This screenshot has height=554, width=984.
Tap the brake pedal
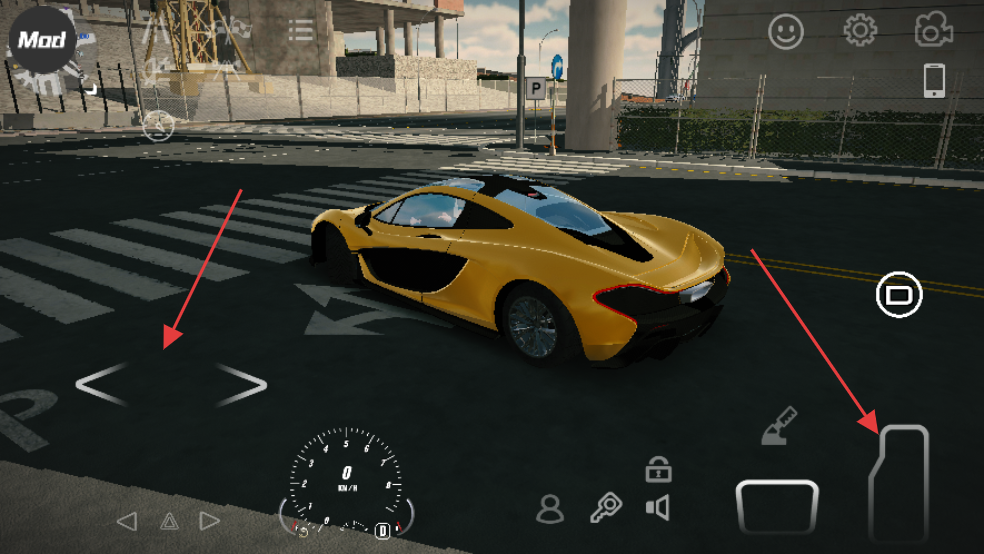pos(777,506)
